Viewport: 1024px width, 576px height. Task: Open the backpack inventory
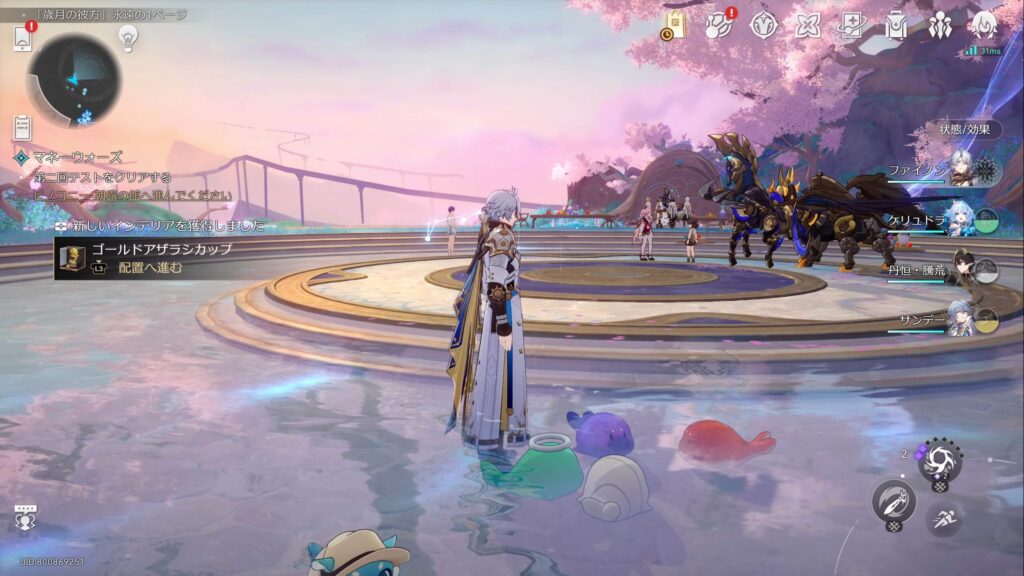(x=896, y=26)
